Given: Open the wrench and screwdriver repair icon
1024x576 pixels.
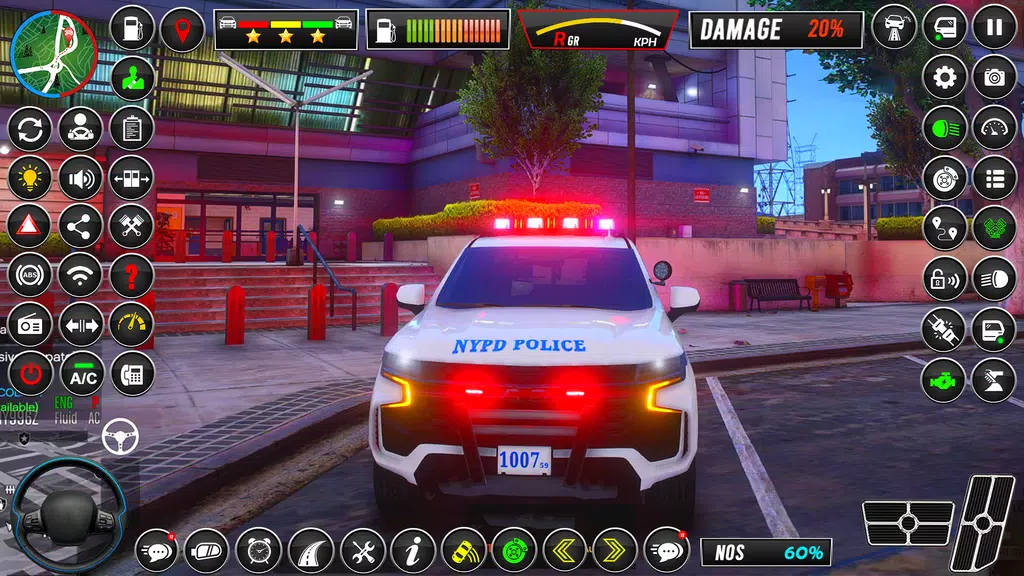Looking at the screenshot, I should click(362, 550).
